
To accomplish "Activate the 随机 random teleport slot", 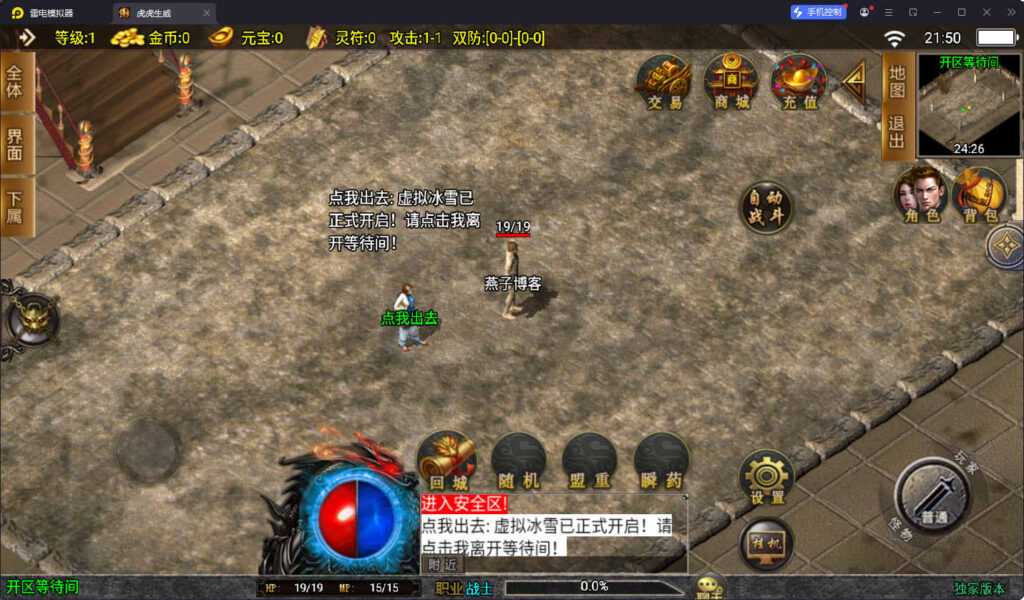I will point(518,460).
